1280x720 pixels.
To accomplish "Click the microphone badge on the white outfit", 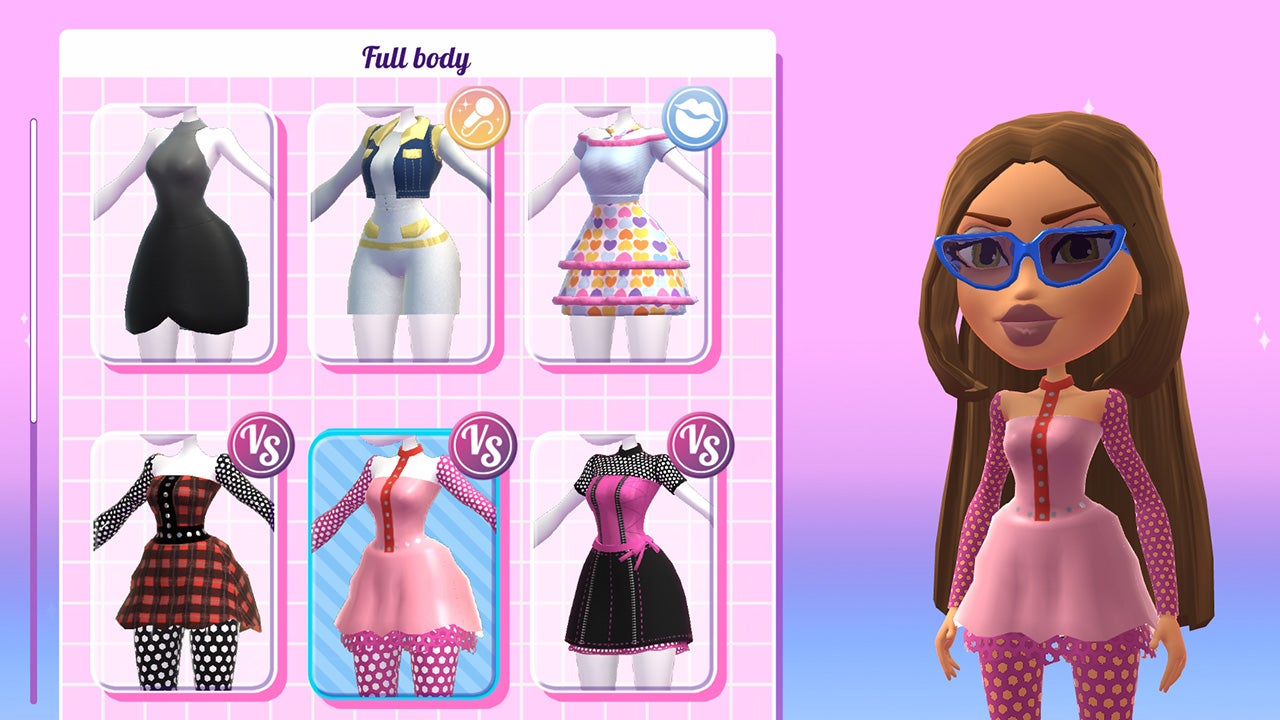I will (x=477, y=114).
